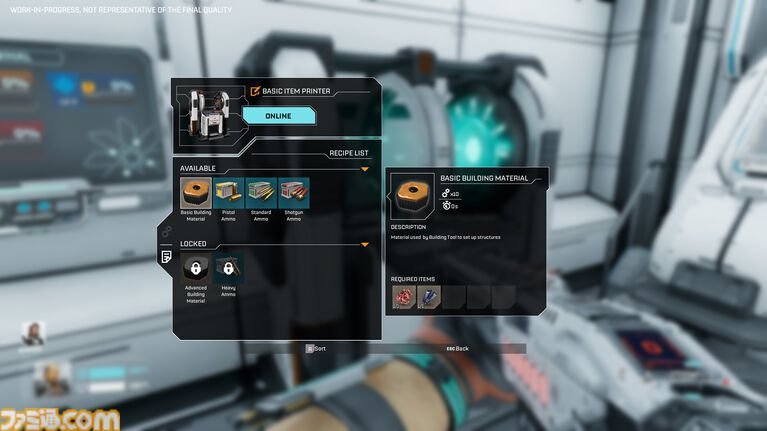767x431 pixels.
Task: Choose the Pistol Ammo recipe
Action: click(x=229, y=194)
